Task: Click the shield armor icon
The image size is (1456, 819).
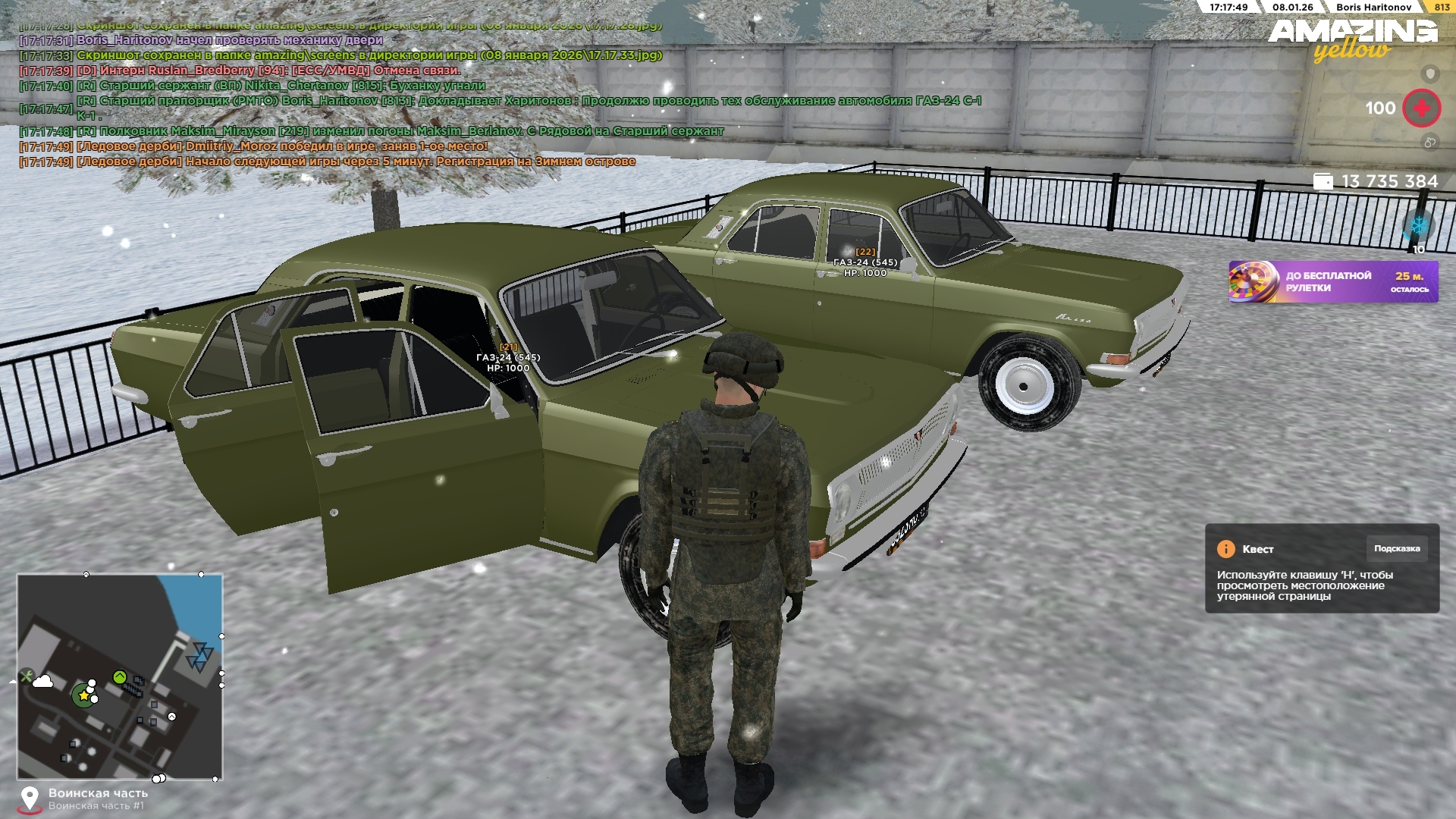Action: (x=1430, y=74)
